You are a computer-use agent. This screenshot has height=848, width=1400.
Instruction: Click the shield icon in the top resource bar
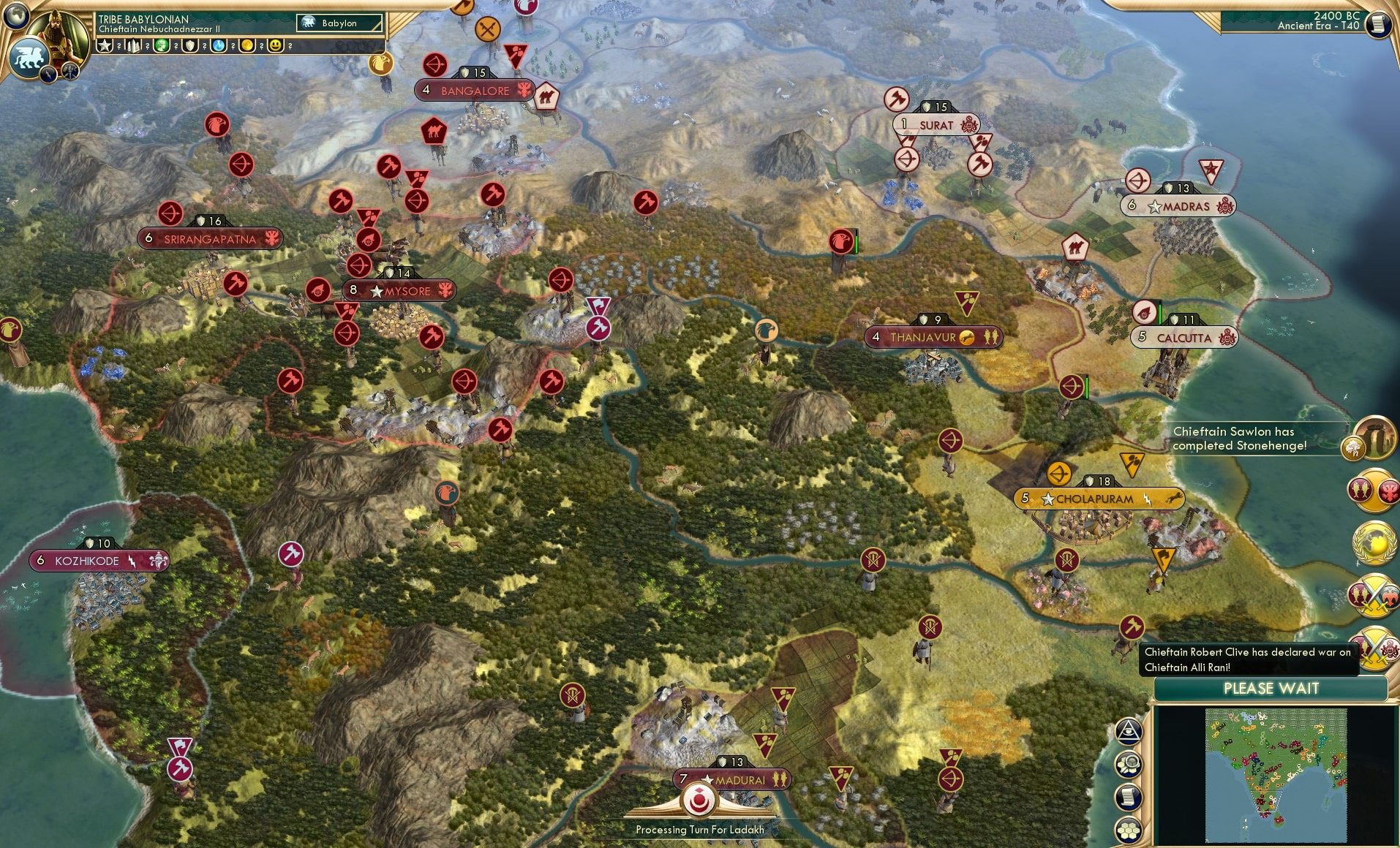(x=189, y=45)
